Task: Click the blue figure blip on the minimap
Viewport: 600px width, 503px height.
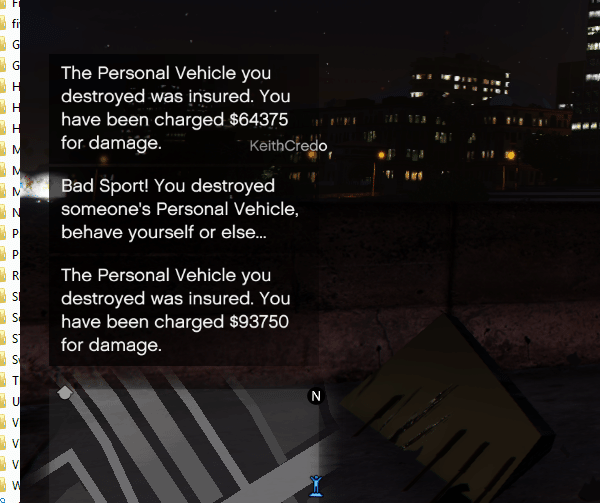Action: 316,485
